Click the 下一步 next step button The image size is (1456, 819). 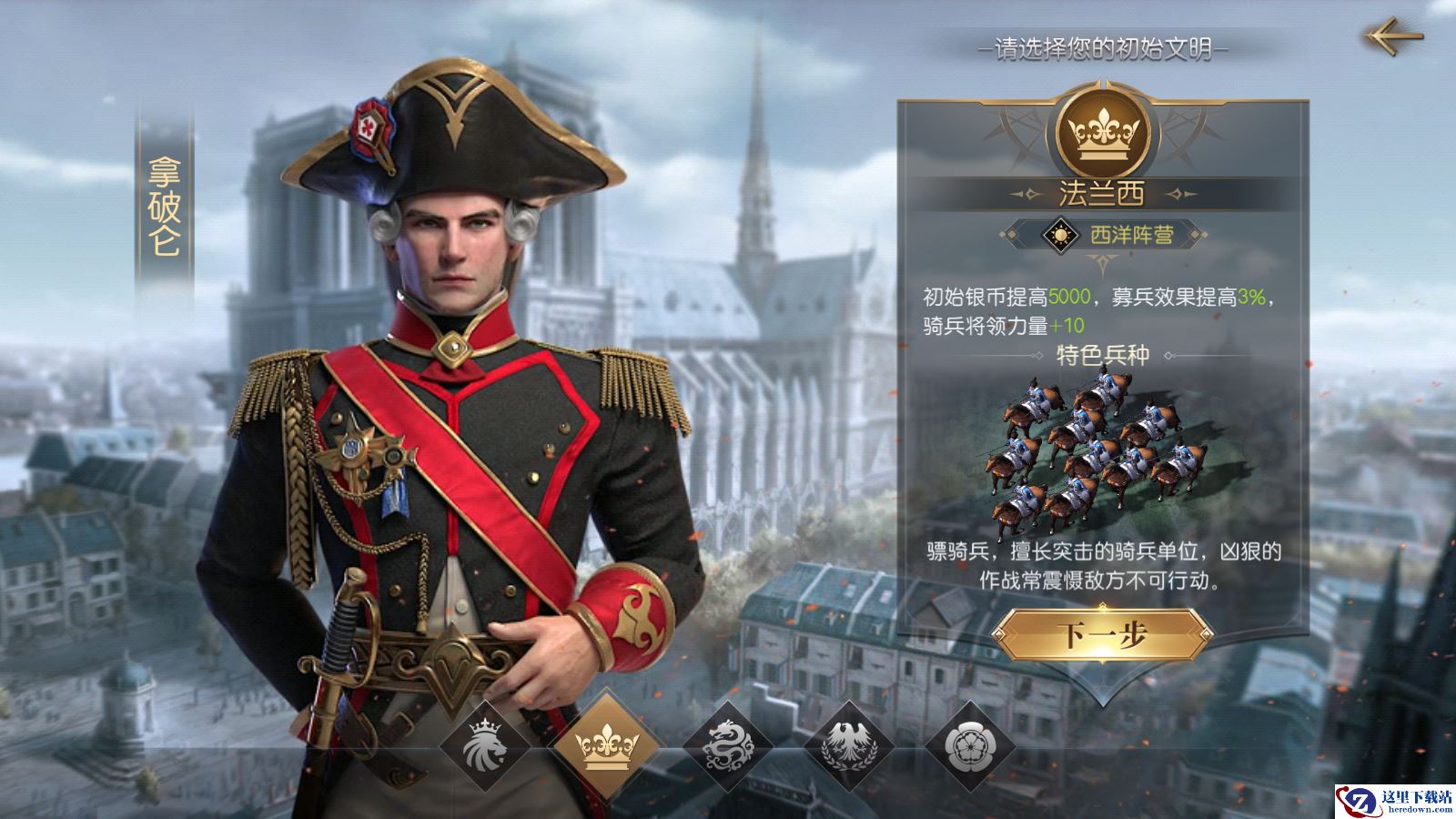pyautogui.click(x=1102, y=636)
